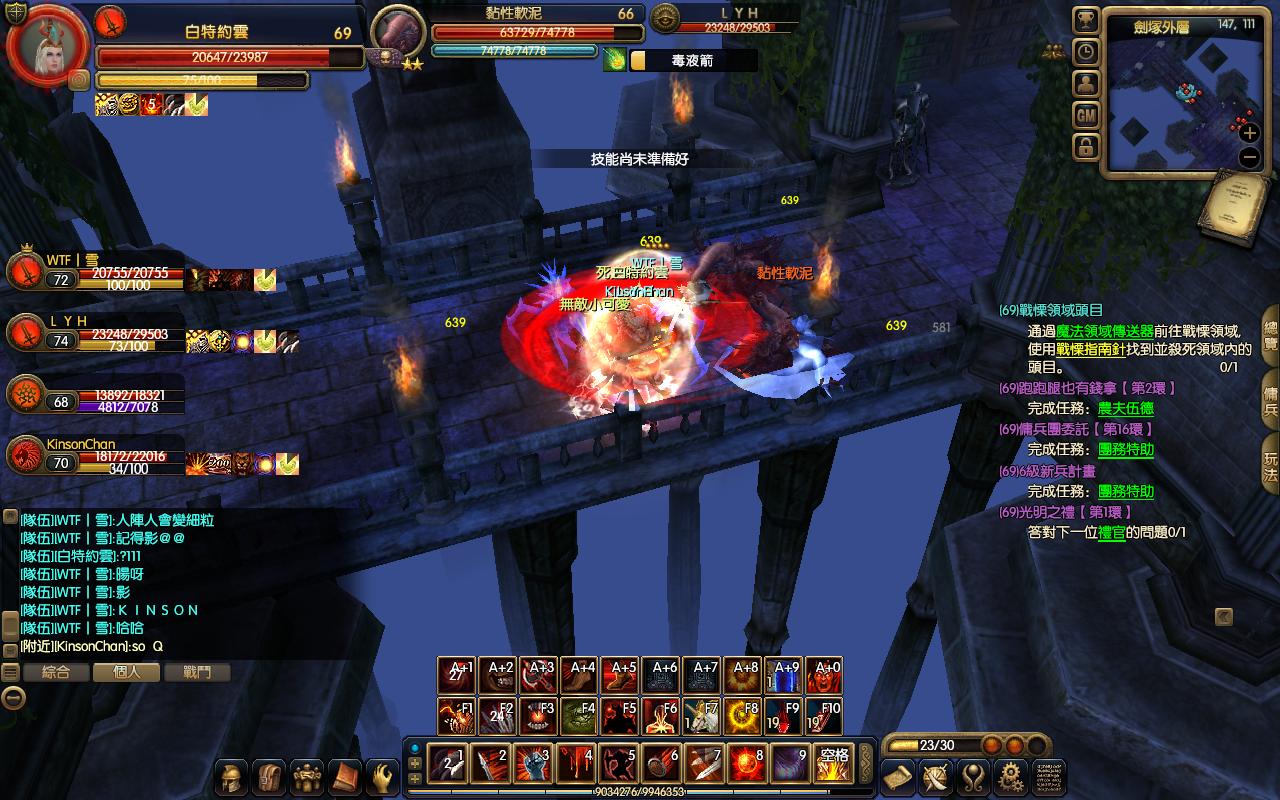Zoom in the minimap with plus button
1280x800 pixels.
[1249, 132]
